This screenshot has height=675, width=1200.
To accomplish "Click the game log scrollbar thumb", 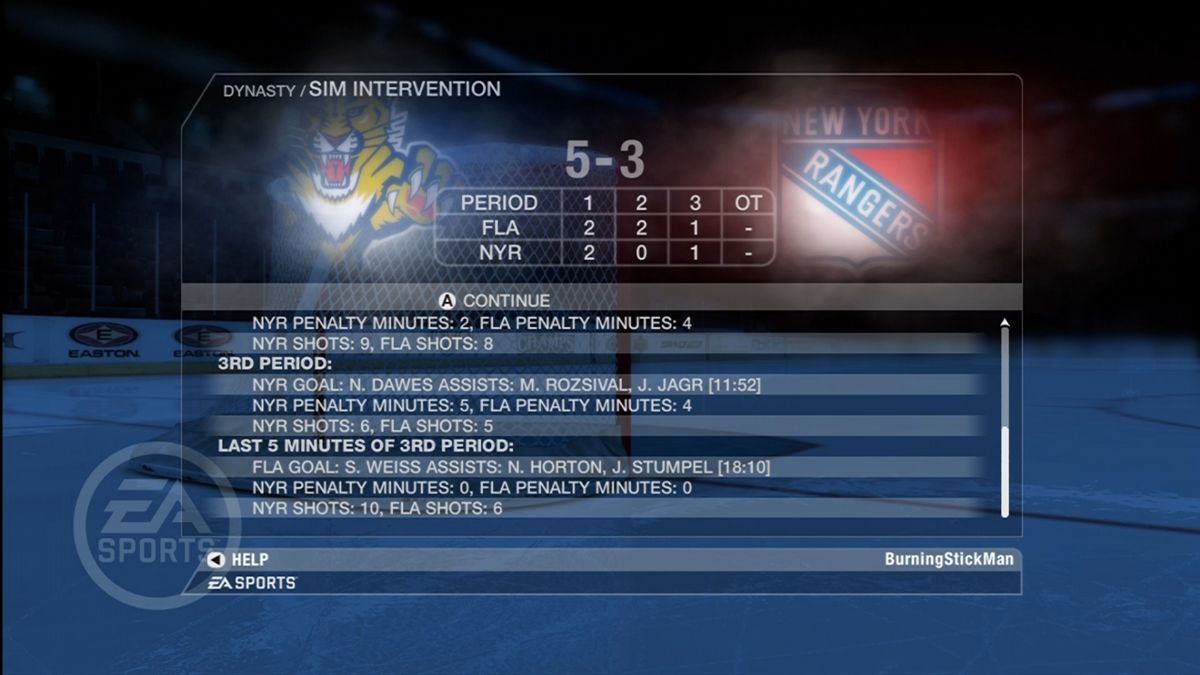I will pos(1005,471).
